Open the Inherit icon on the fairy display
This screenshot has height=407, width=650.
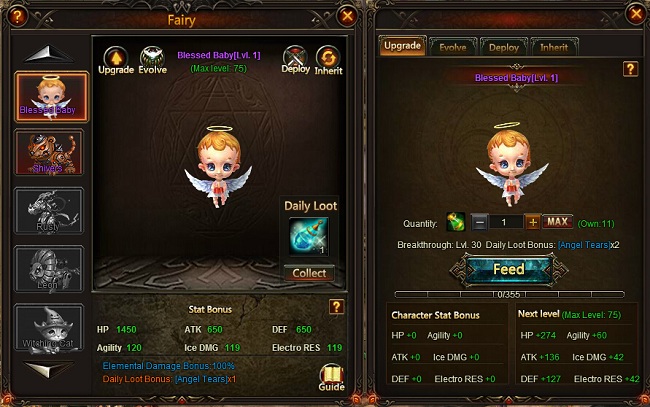coord(328,56)
